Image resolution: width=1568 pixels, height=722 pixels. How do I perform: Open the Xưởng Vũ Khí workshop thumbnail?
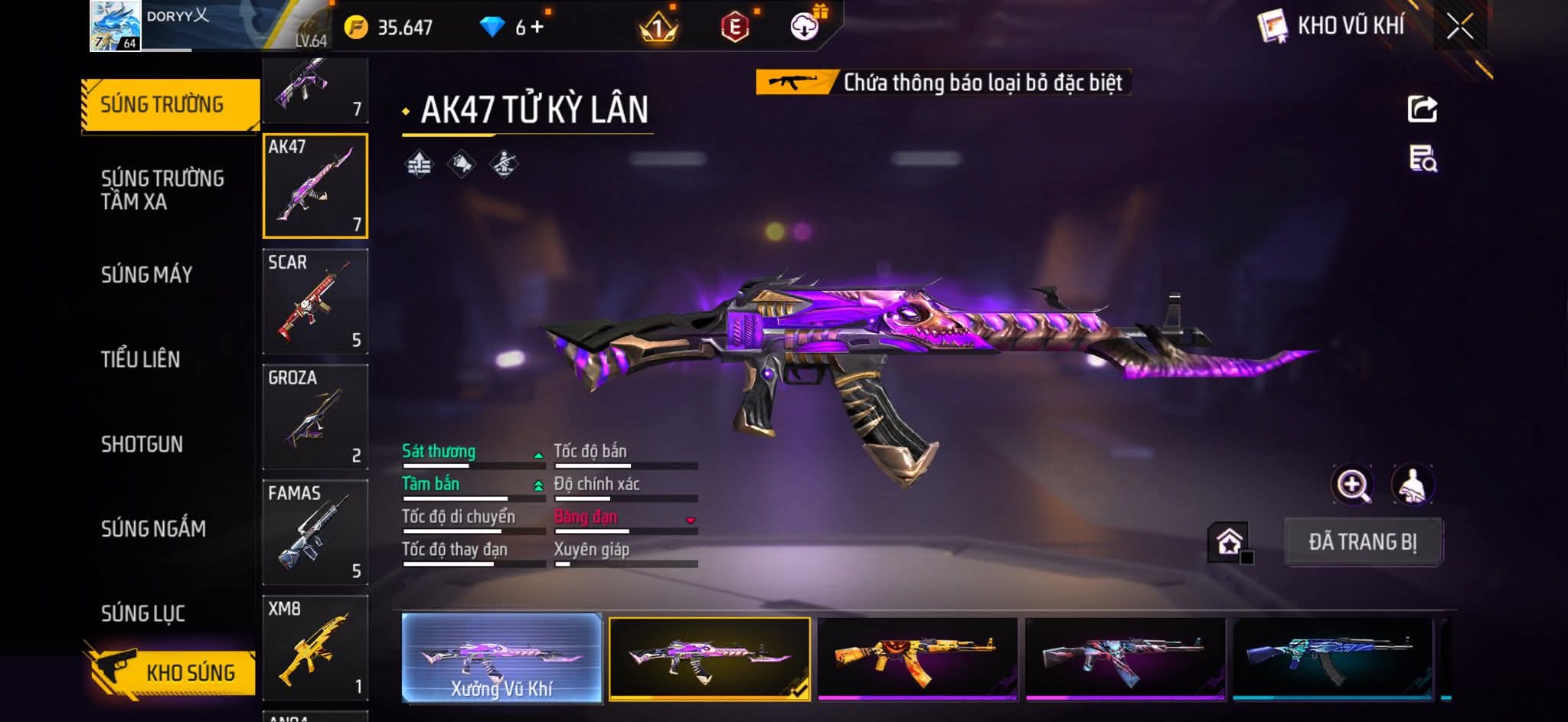tap(501, 658)
